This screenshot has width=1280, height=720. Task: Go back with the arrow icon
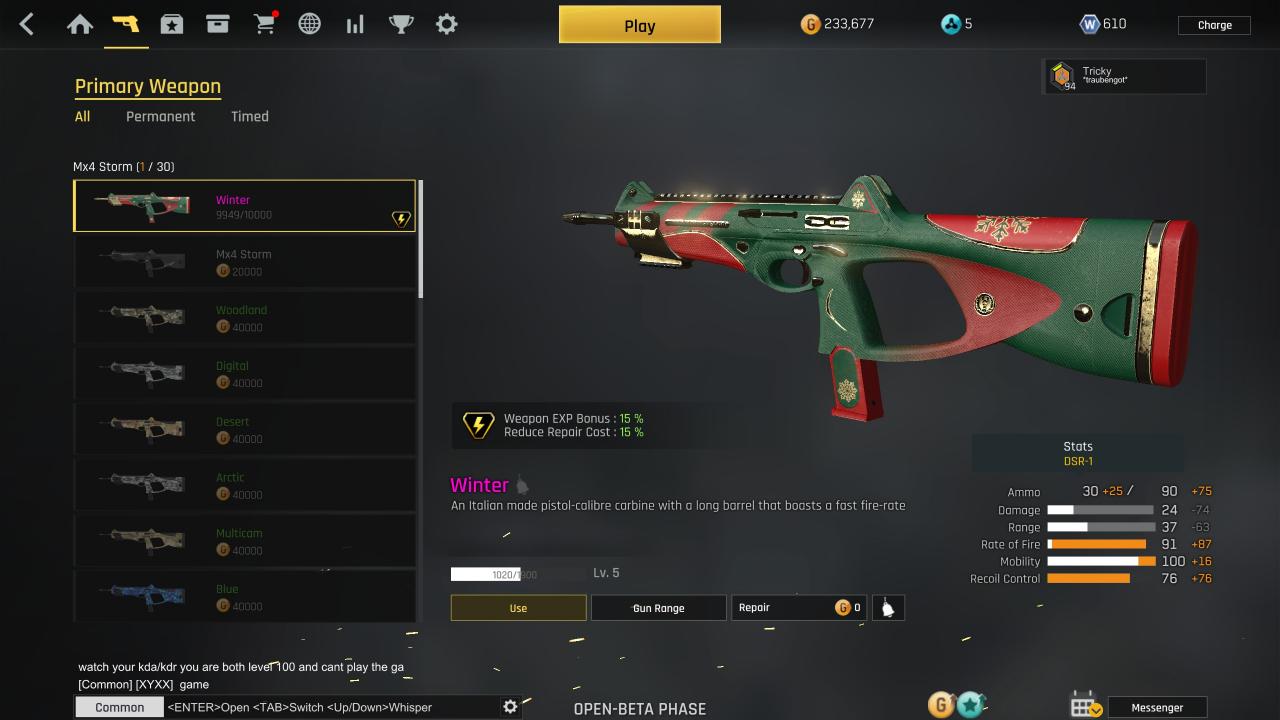click(27, 25)
